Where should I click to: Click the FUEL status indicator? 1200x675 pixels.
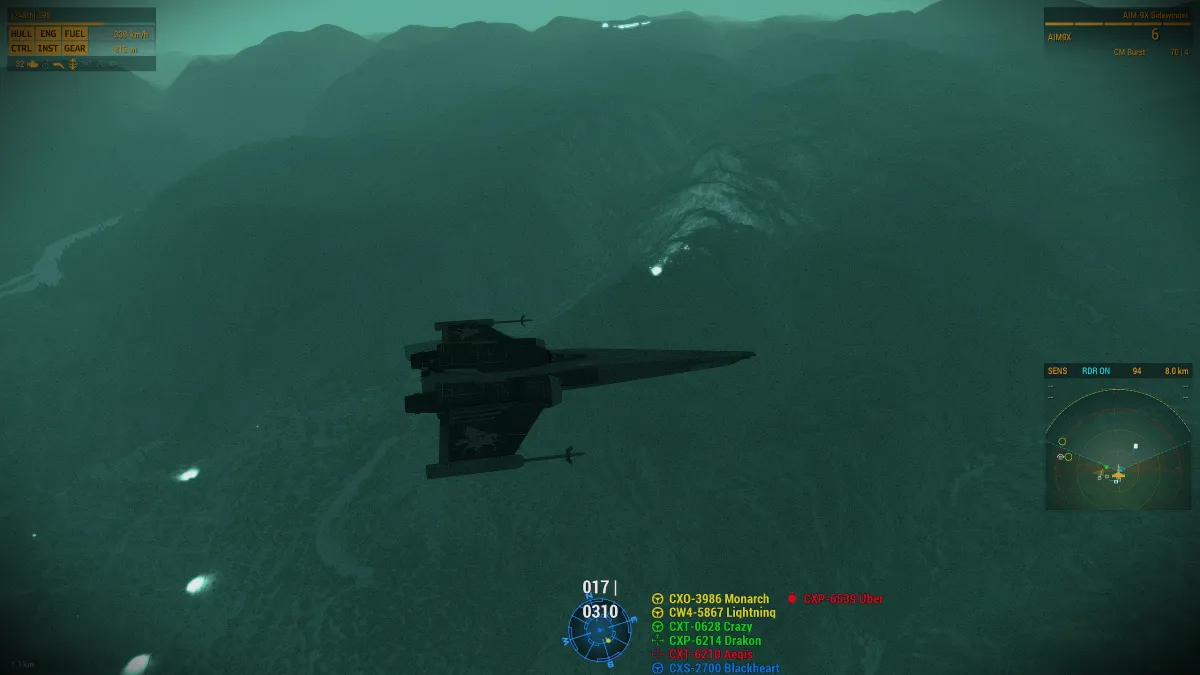(x=75, y=34)
